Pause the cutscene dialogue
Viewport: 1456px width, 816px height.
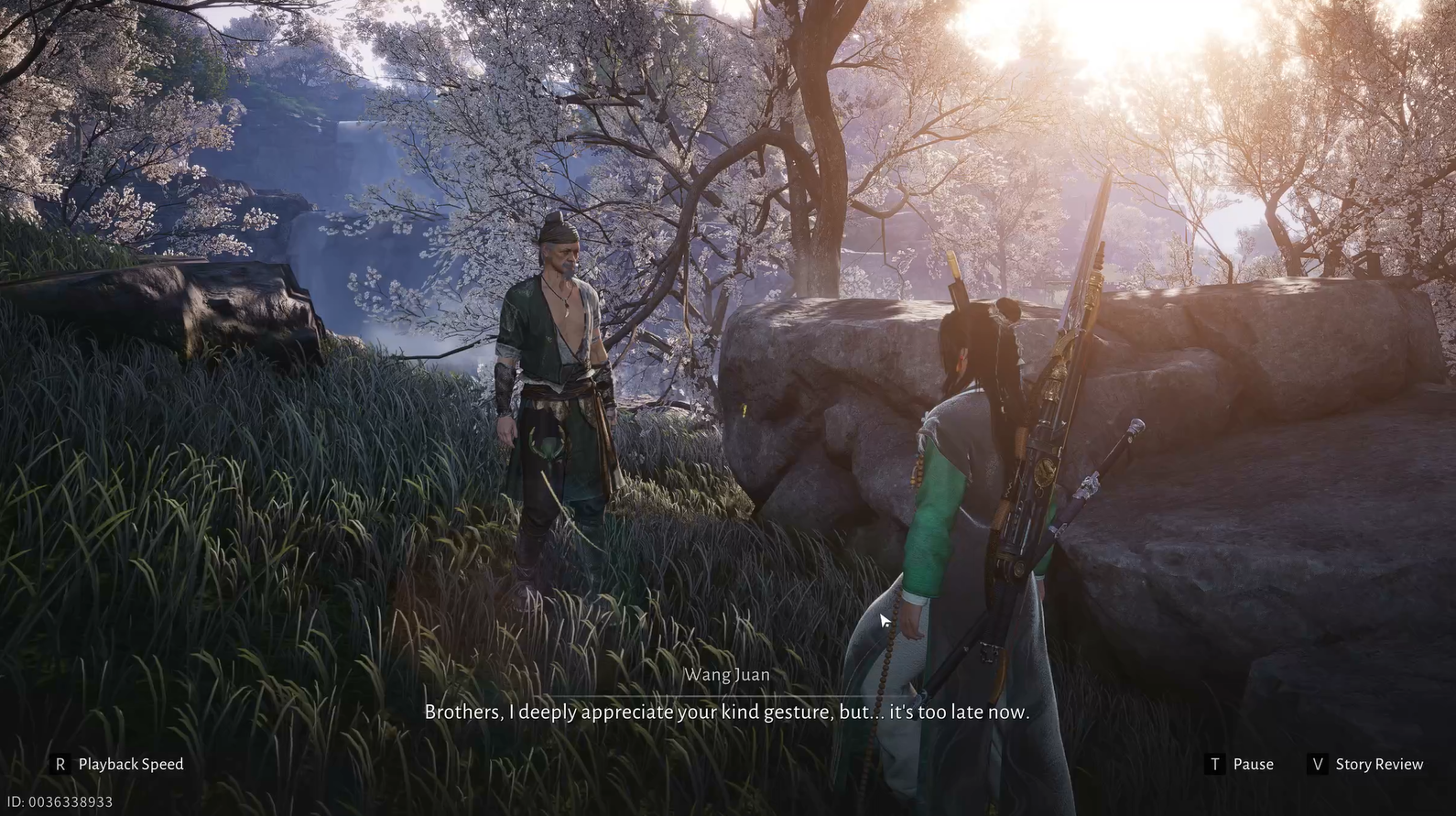click(x=1241, y=764)
